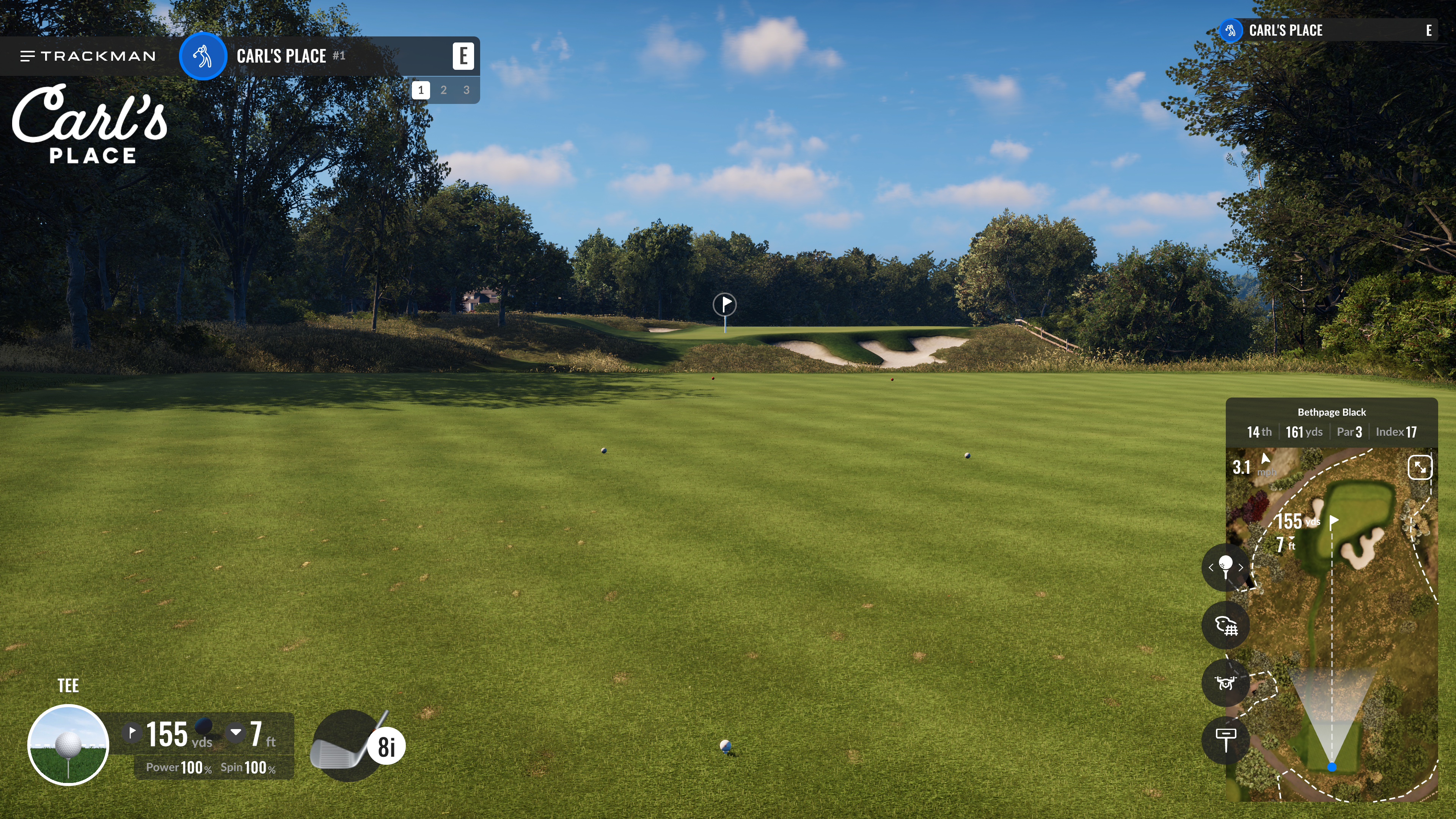Screen dimensions: 1456x819
Task: Expand the hole overview minimap
Action: (1419, 467)
